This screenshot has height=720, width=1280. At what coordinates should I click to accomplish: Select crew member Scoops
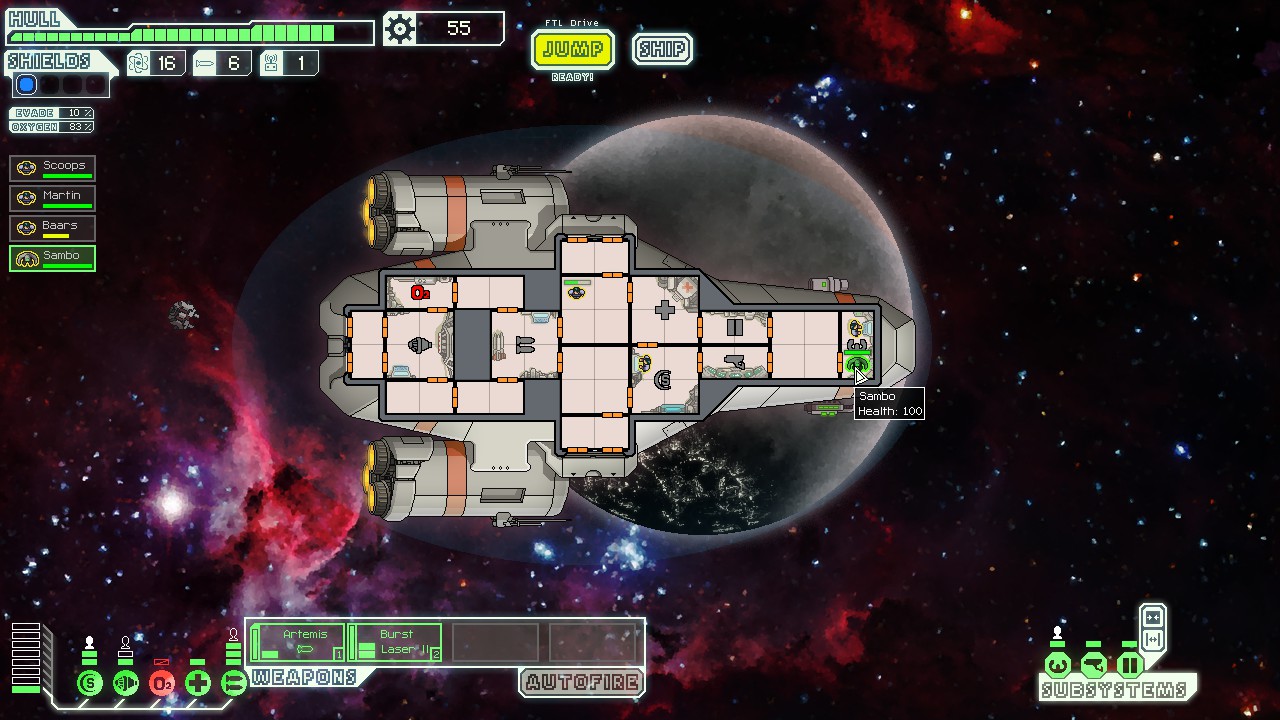click(53, 167)
